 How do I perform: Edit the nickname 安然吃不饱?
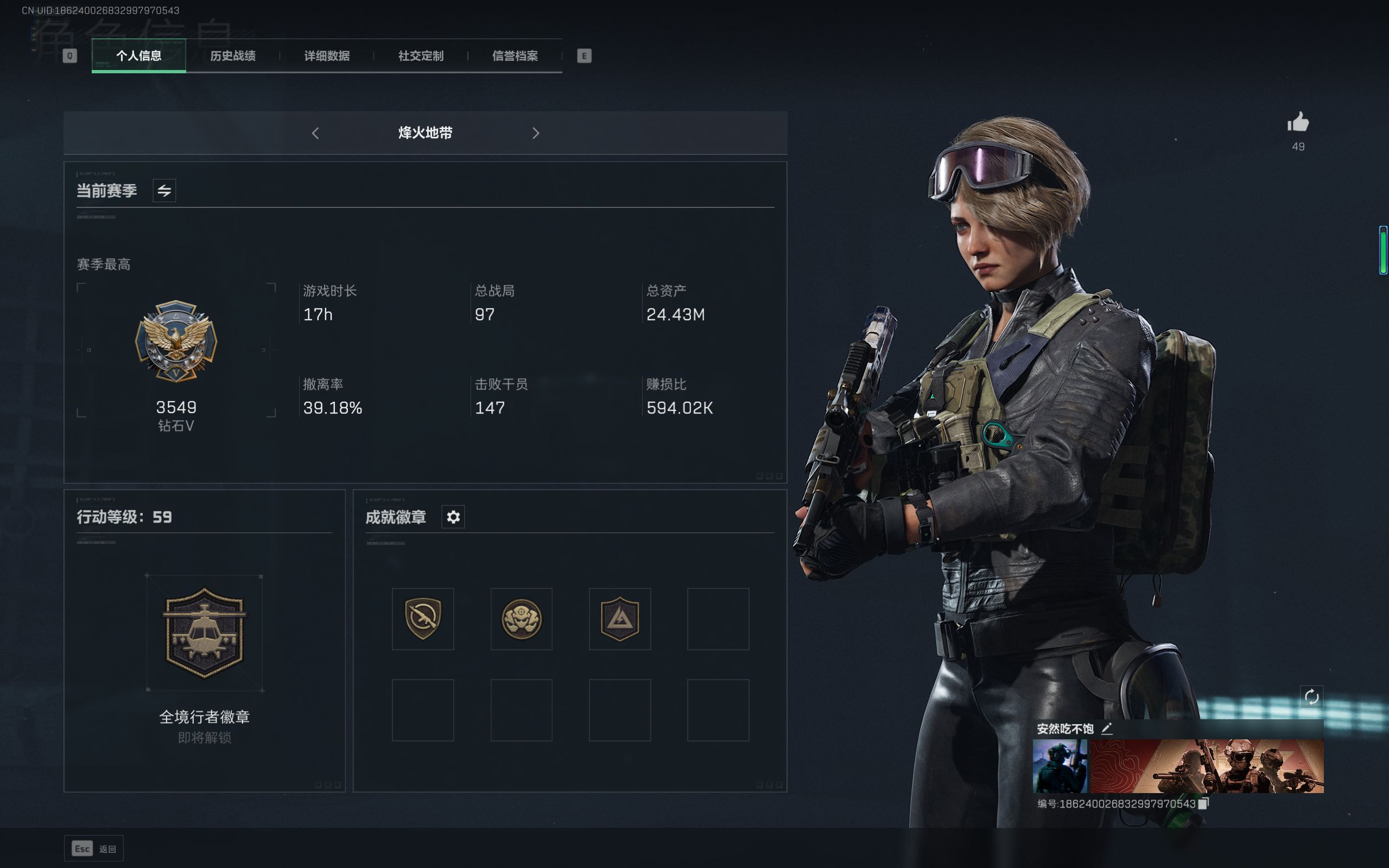click(x=1107, y=729)
